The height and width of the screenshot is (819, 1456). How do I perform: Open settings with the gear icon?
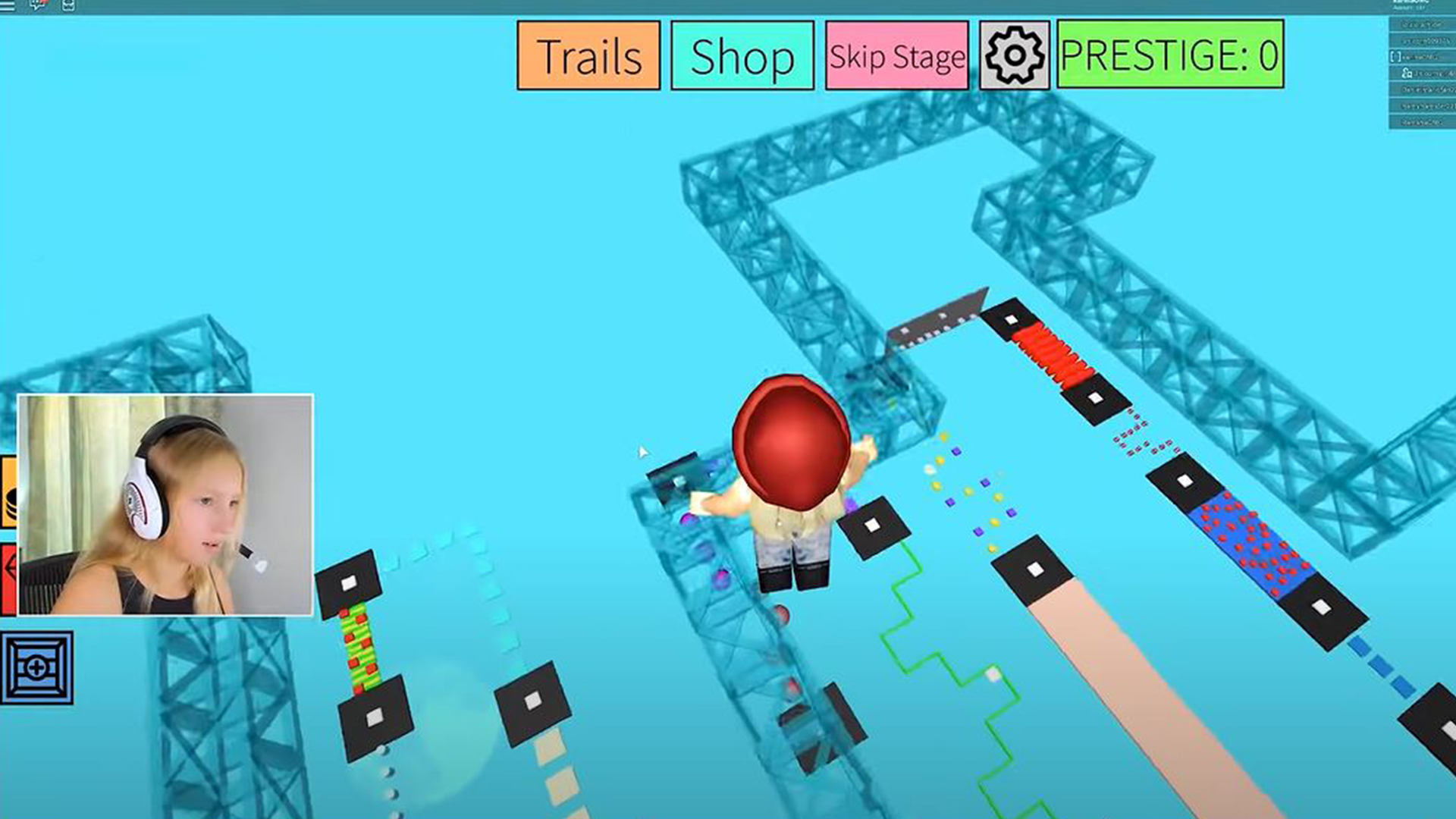[x=1015, y=56]
